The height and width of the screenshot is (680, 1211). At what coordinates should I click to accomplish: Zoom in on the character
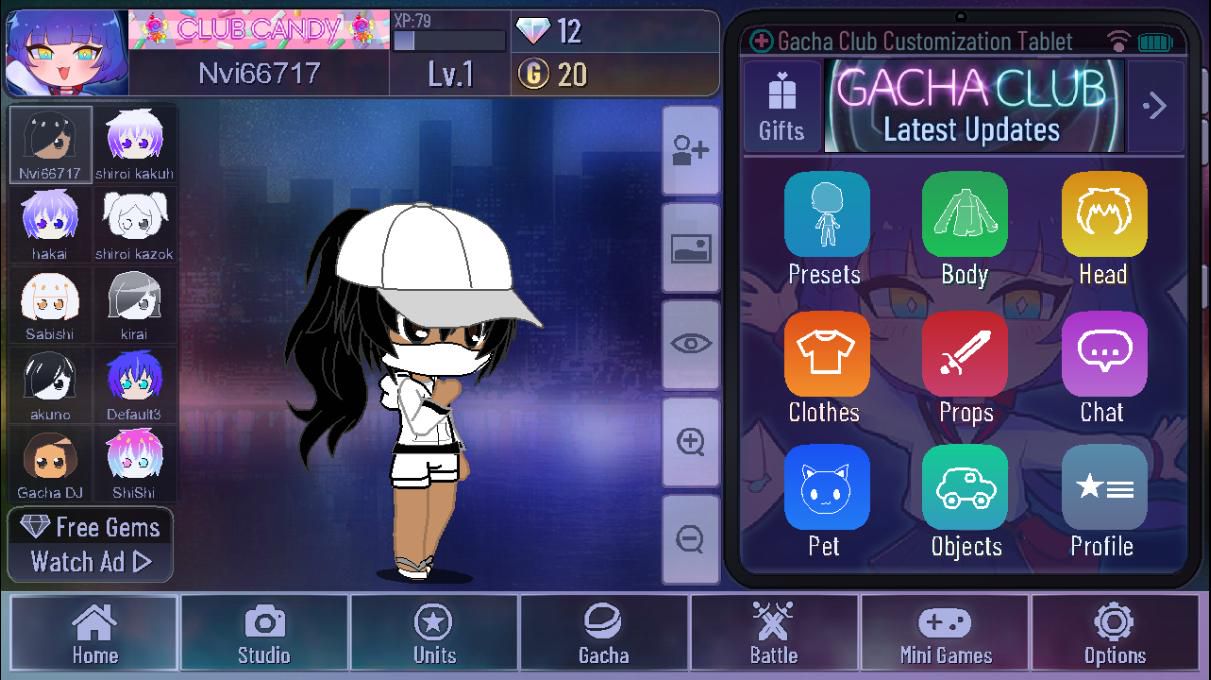(691, 442)
